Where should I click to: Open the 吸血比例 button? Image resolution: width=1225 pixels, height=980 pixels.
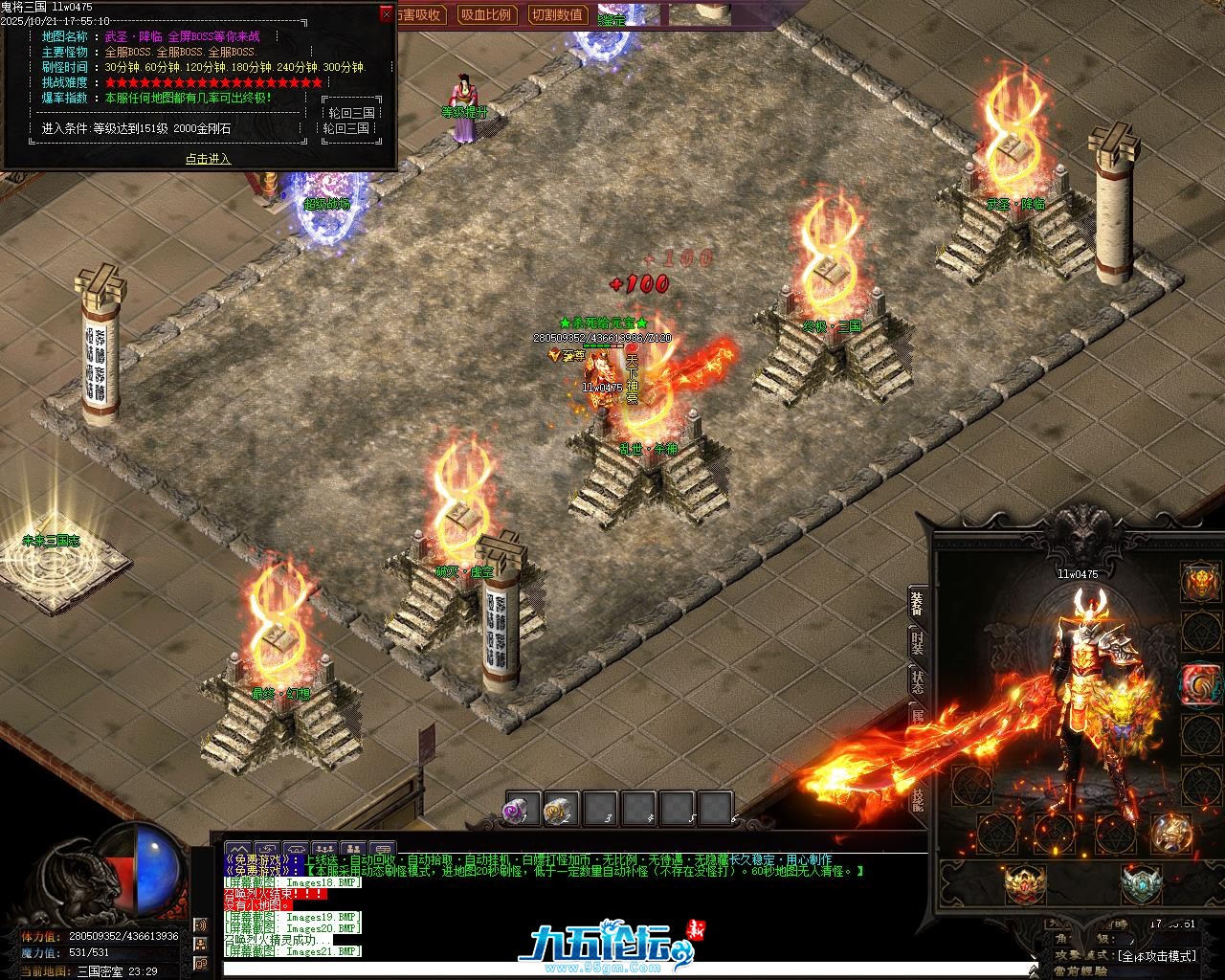click(x=485, y=14)
